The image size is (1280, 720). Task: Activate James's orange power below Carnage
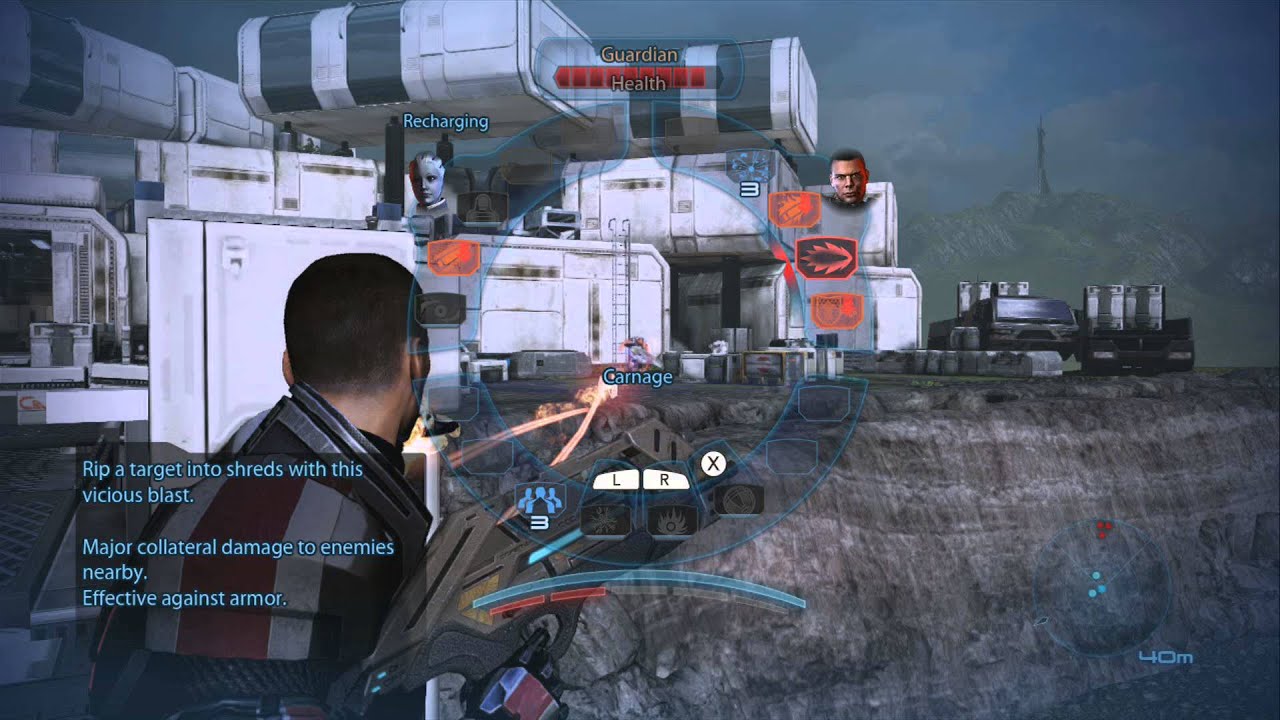830,310
